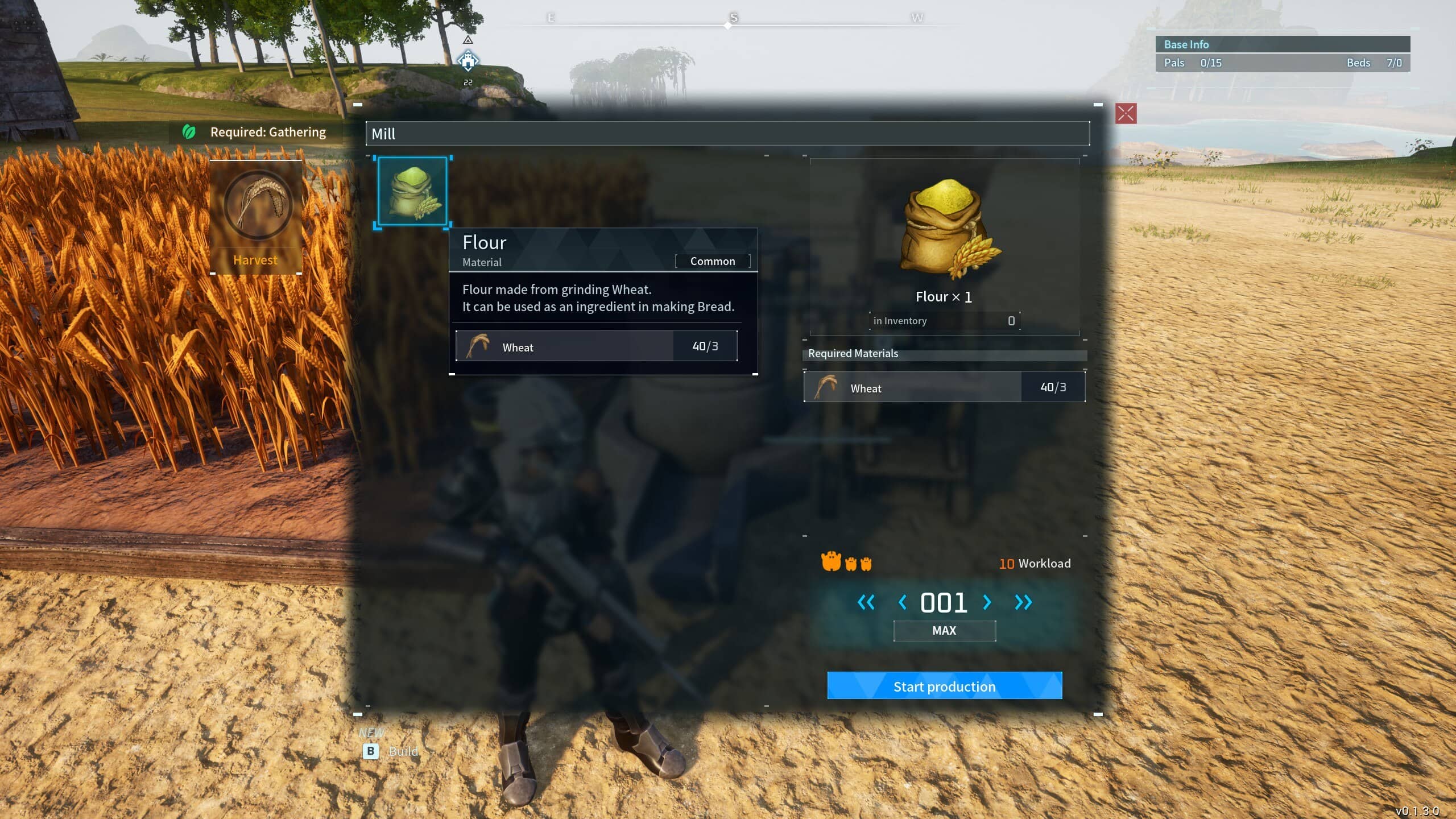Click the green Gathering leaf icon
The width and height of the screenshot is (1456, 819).
tap(188, 131)
